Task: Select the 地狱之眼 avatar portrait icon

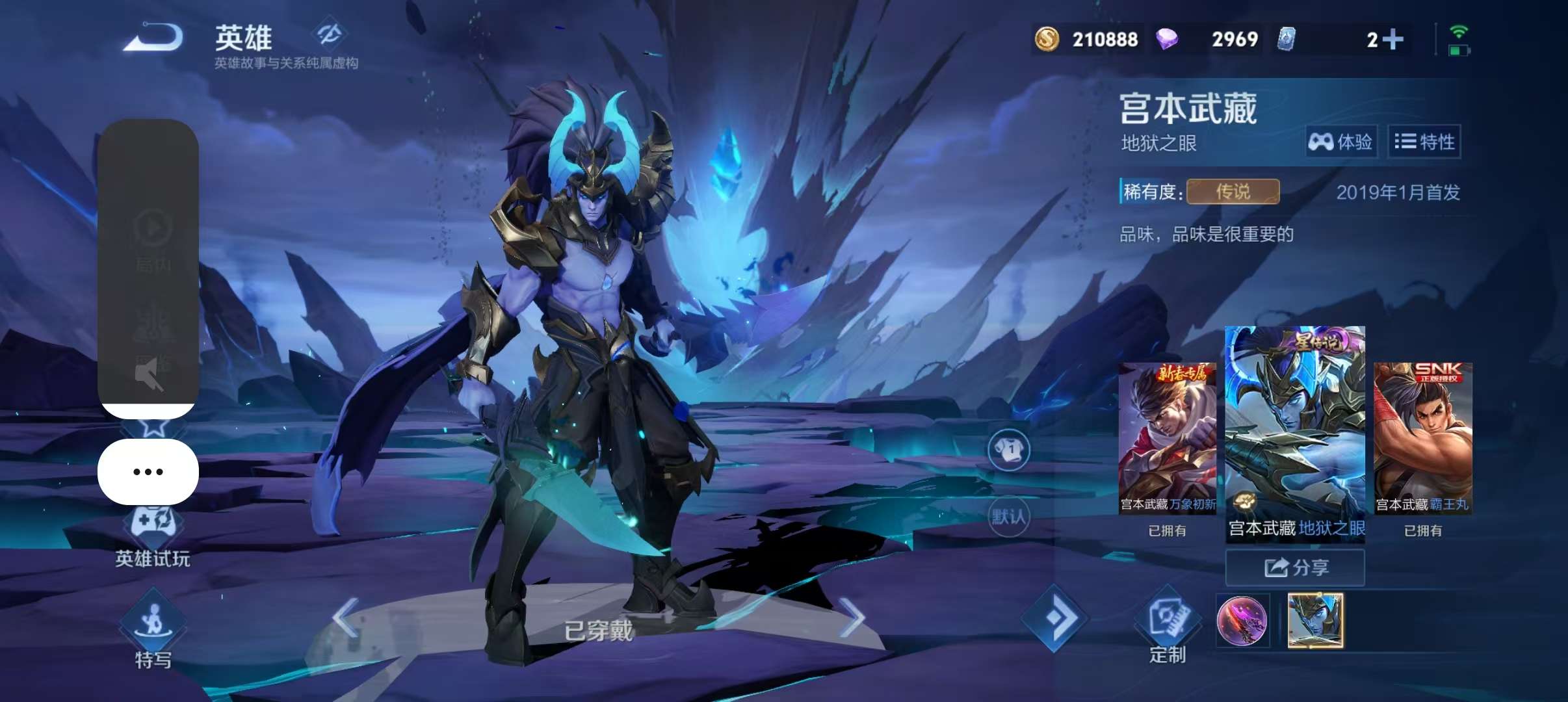Action: coord(1315,621)
